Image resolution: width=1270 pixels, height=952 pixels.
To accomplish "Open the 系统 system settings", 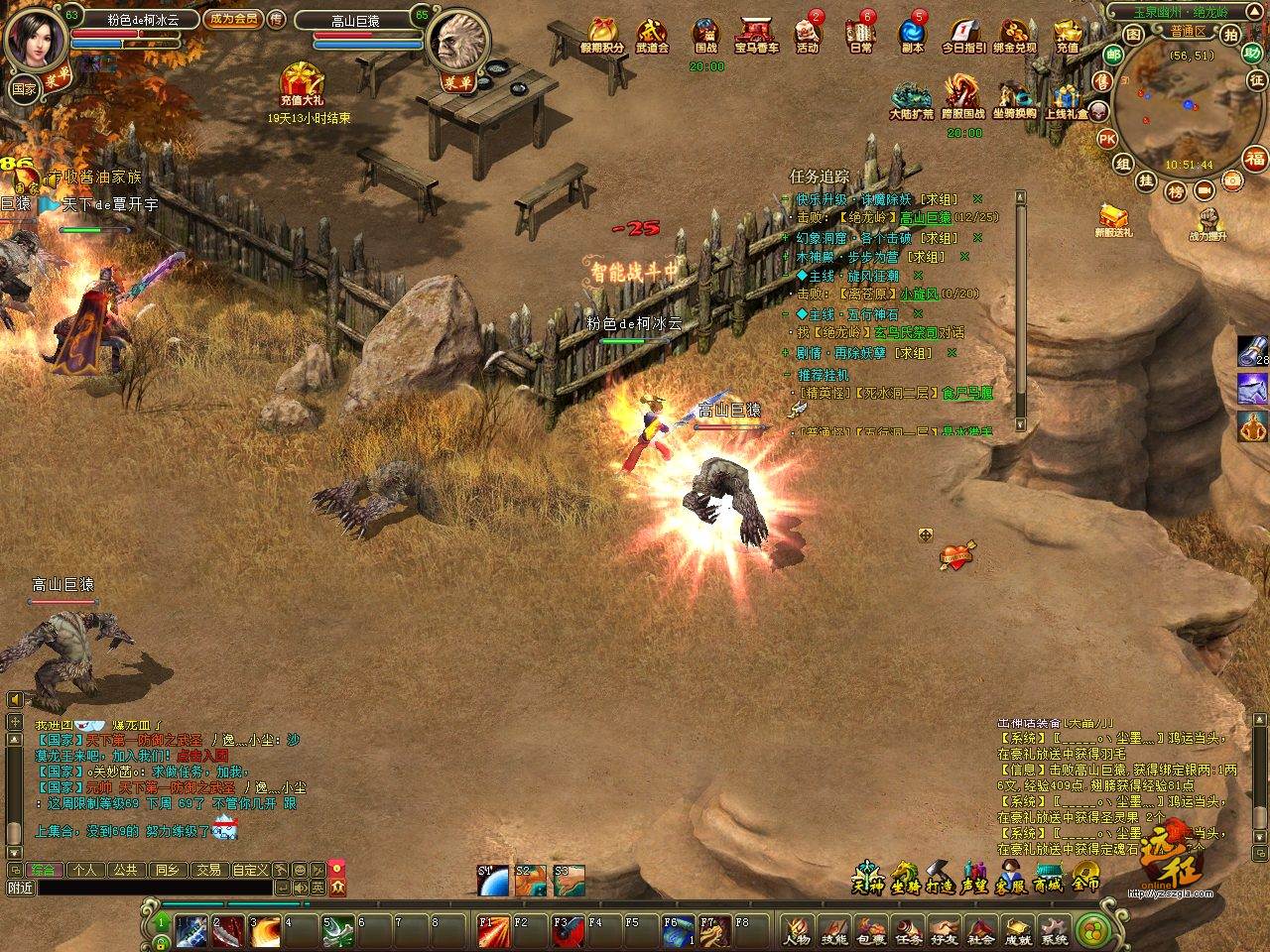I will tap(1055, 931).
